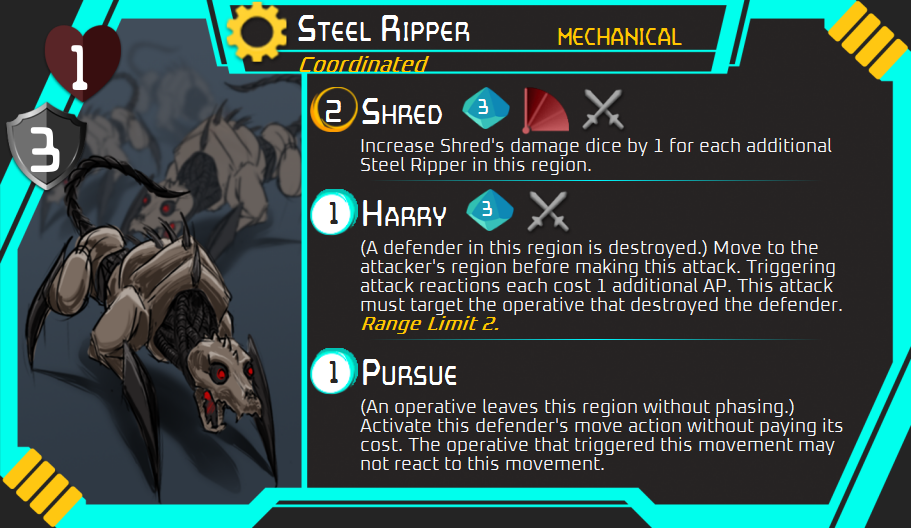
Task: Click the crossed swords icon on Shred
Action: click(603, 109)
